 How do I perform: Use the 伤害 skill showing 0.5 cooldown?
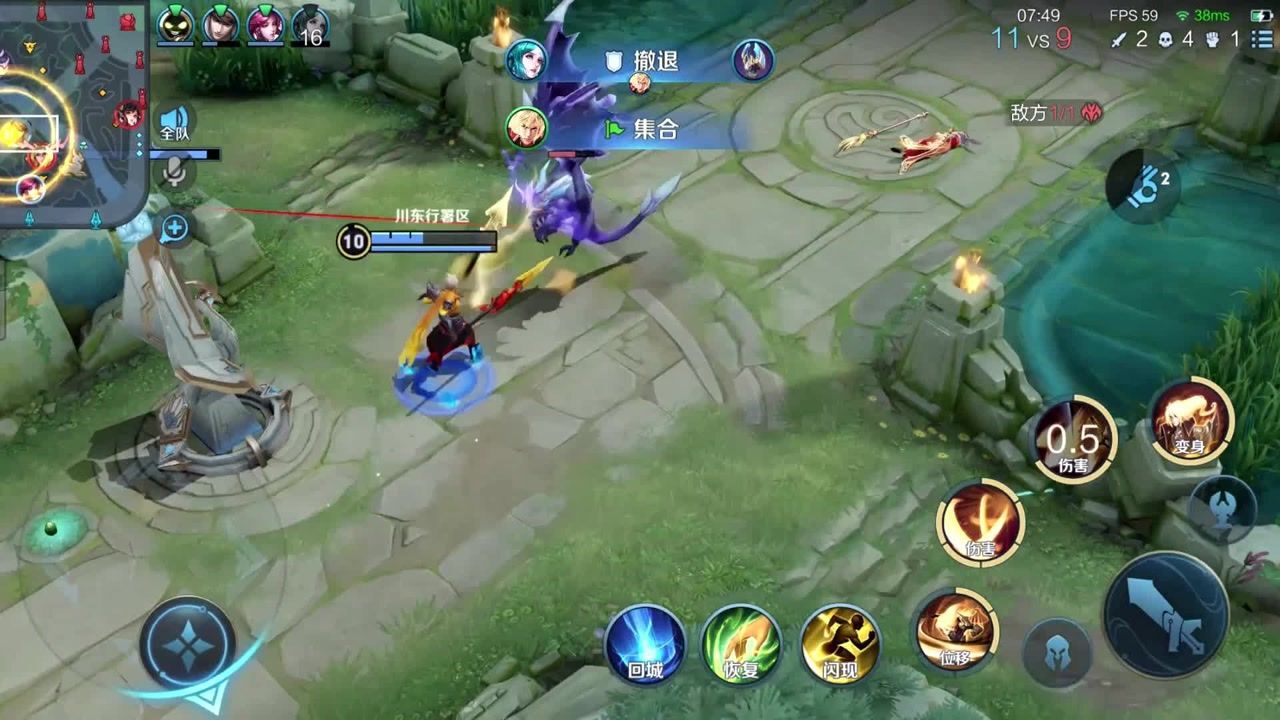1074,439
